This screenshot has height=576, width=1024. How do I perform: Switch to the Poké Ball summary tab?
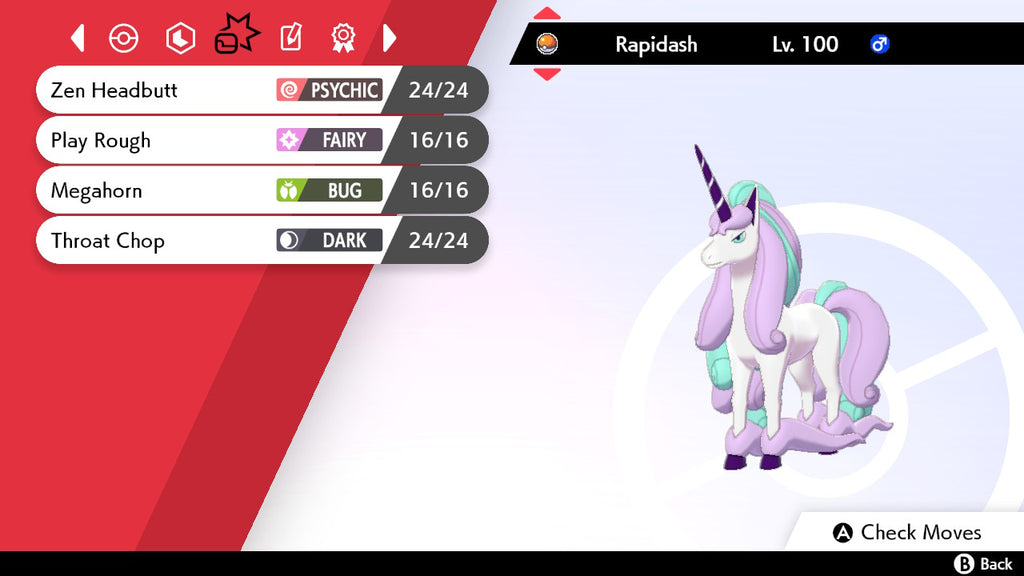[x=123, y=39]
